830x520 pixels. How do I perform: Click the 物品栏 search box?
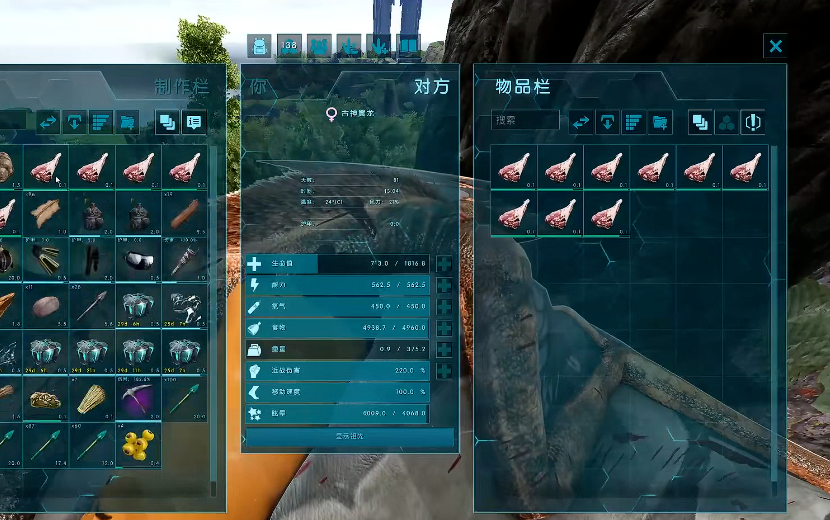coord(526,121)
